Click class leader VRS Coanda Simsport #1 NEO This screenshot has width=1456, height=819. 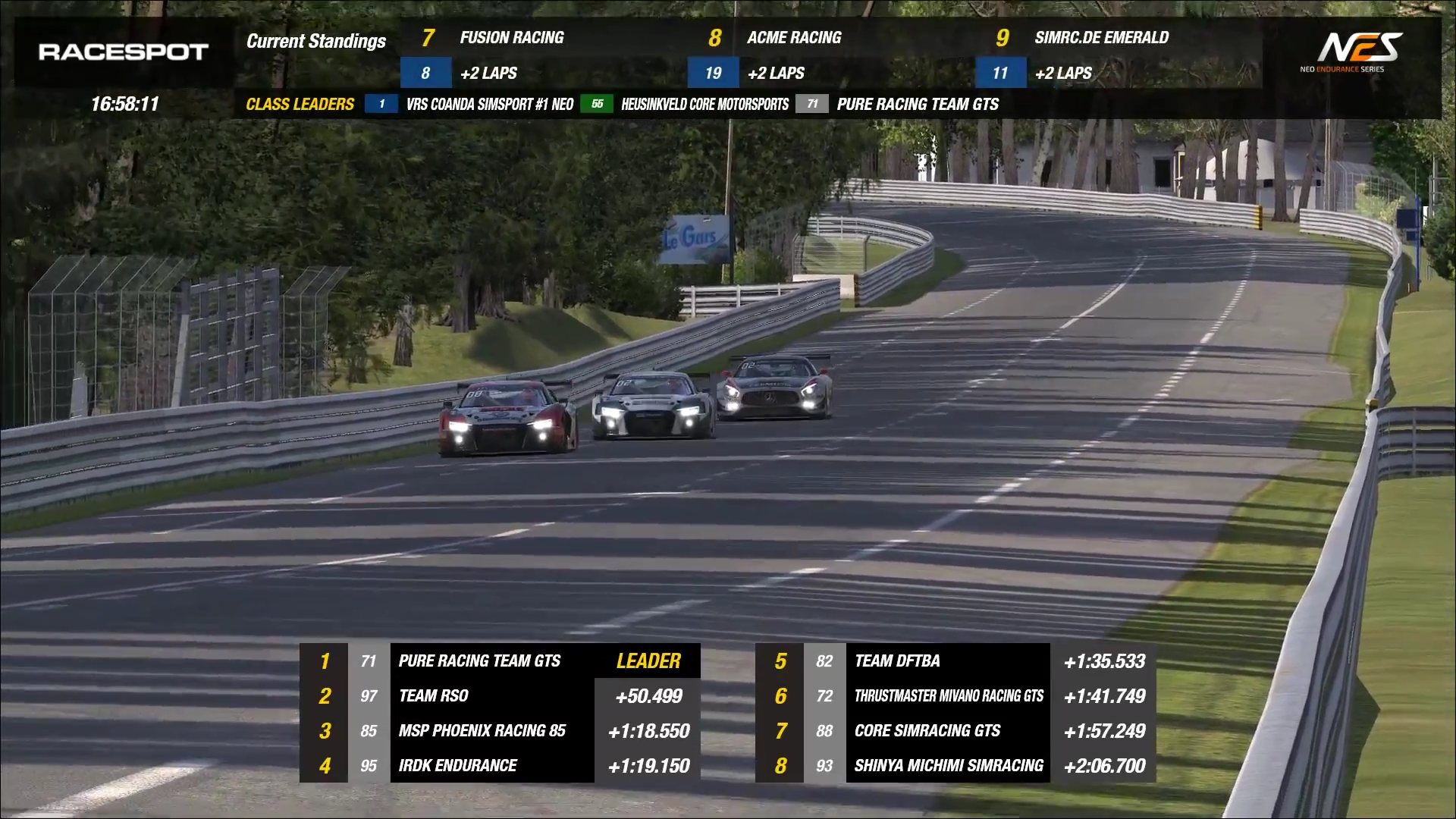pyautogui.click(x=489, y=105)
